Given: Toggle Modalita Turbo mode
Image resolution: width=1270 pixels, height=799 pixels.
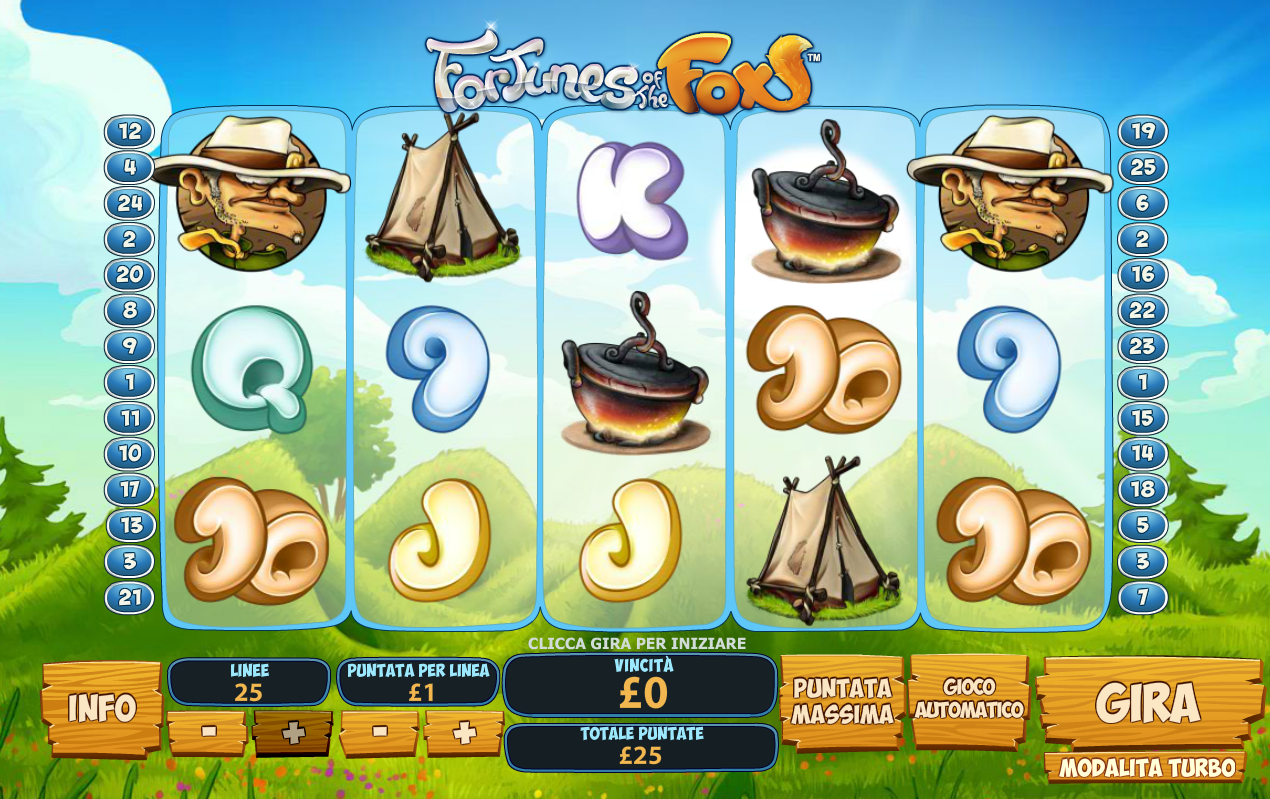Looking at the screenshot, I should [x=1146, y=768].
